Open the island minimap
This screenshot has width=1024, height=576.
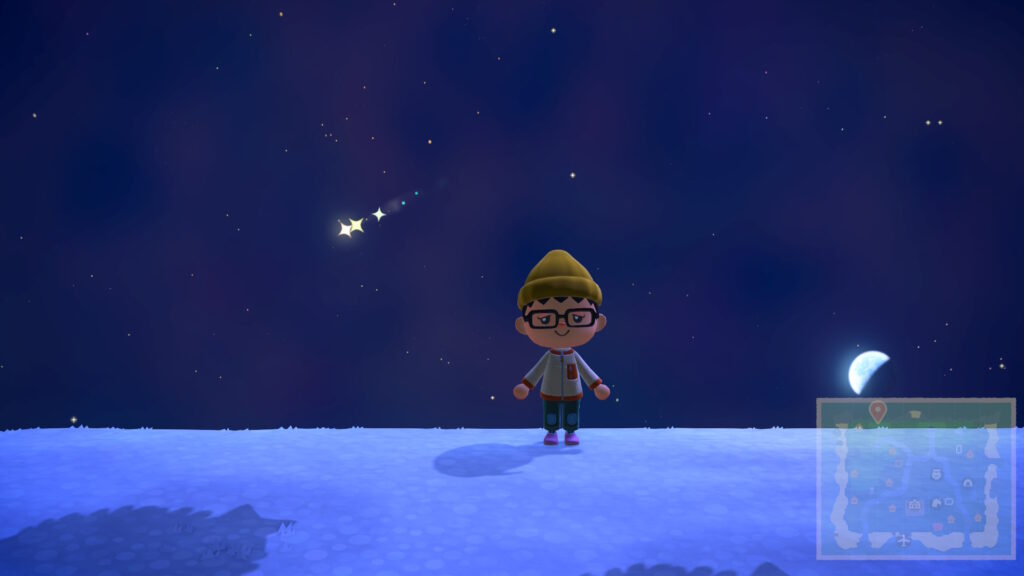click(916, 478)
